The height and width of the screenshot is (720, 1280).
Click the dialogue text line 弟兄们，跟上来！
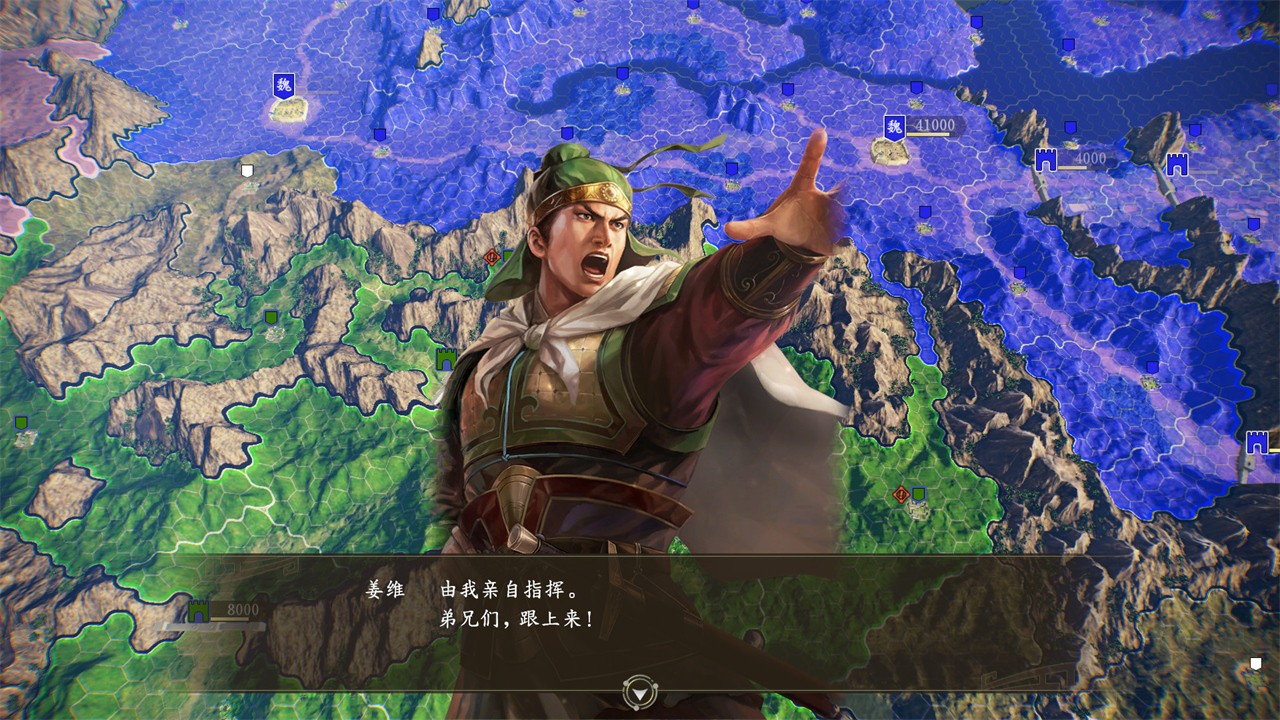pyautogui.click(x=517, y=618)
